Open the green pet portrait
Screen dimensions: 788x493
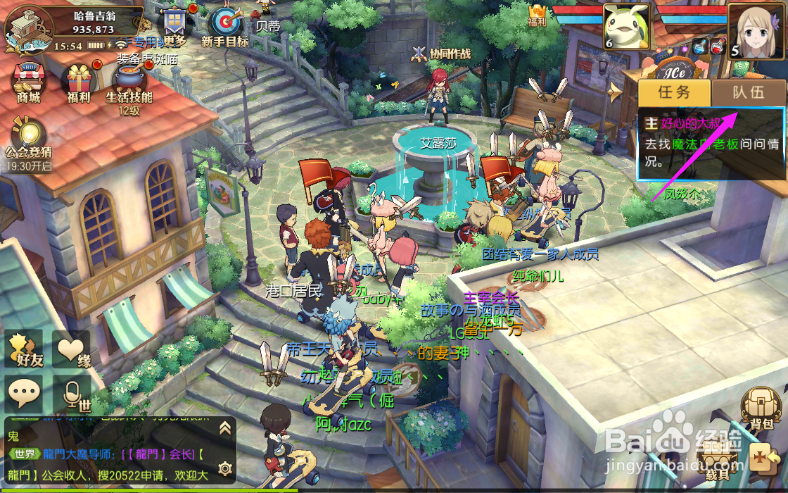tap(626, 24)
